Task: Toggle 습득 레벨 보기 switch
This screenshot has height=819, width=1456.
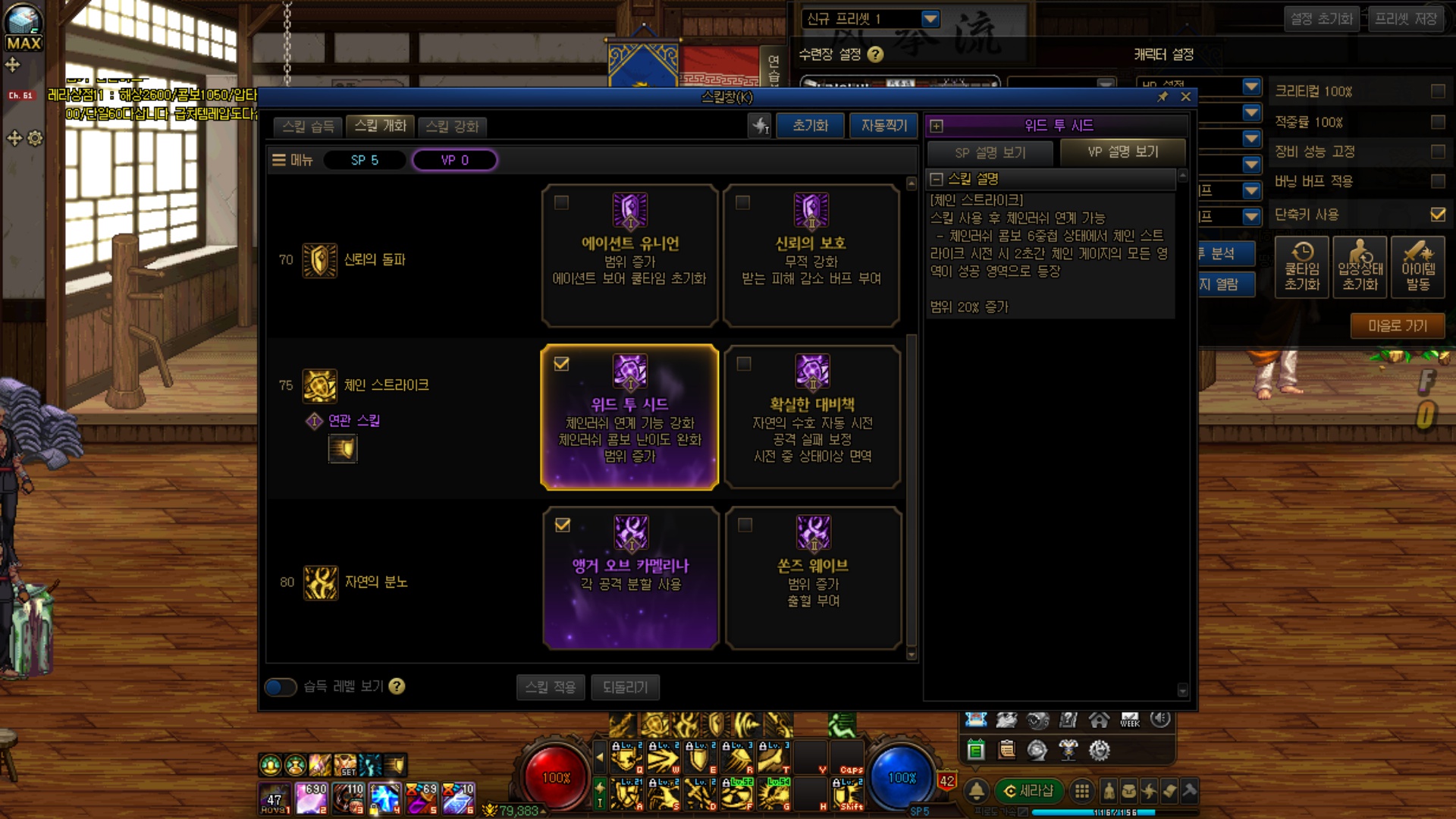Action: tap(281, 687)
